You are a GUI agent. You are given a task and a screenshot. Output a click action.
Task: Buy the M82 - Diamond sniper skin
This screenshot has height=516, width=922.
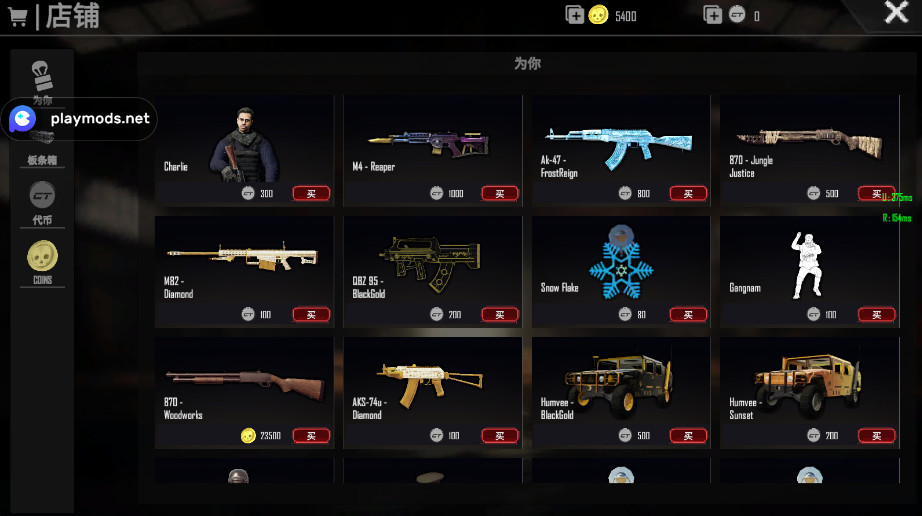click(311, 314)
